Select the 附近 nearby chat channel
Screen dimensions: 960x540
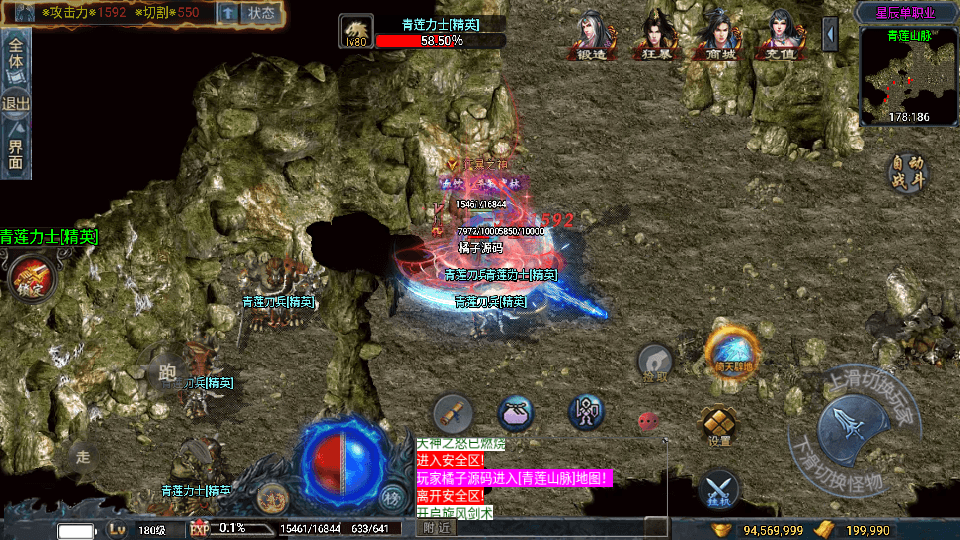(436, 527)
